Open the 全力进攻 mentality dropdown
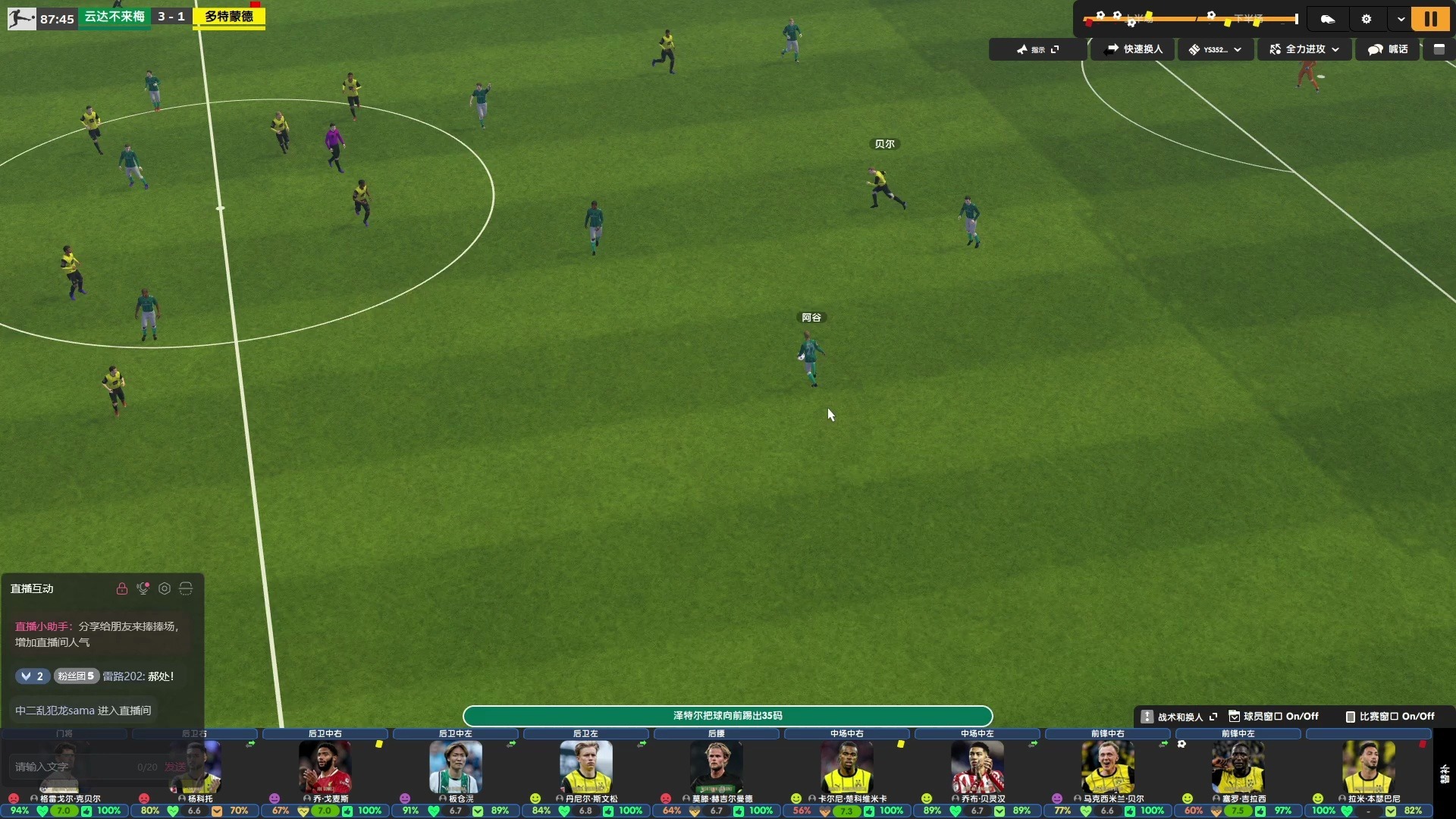Image resolution: width=1456 pixels, height=819 pixels. (1304, 49)
